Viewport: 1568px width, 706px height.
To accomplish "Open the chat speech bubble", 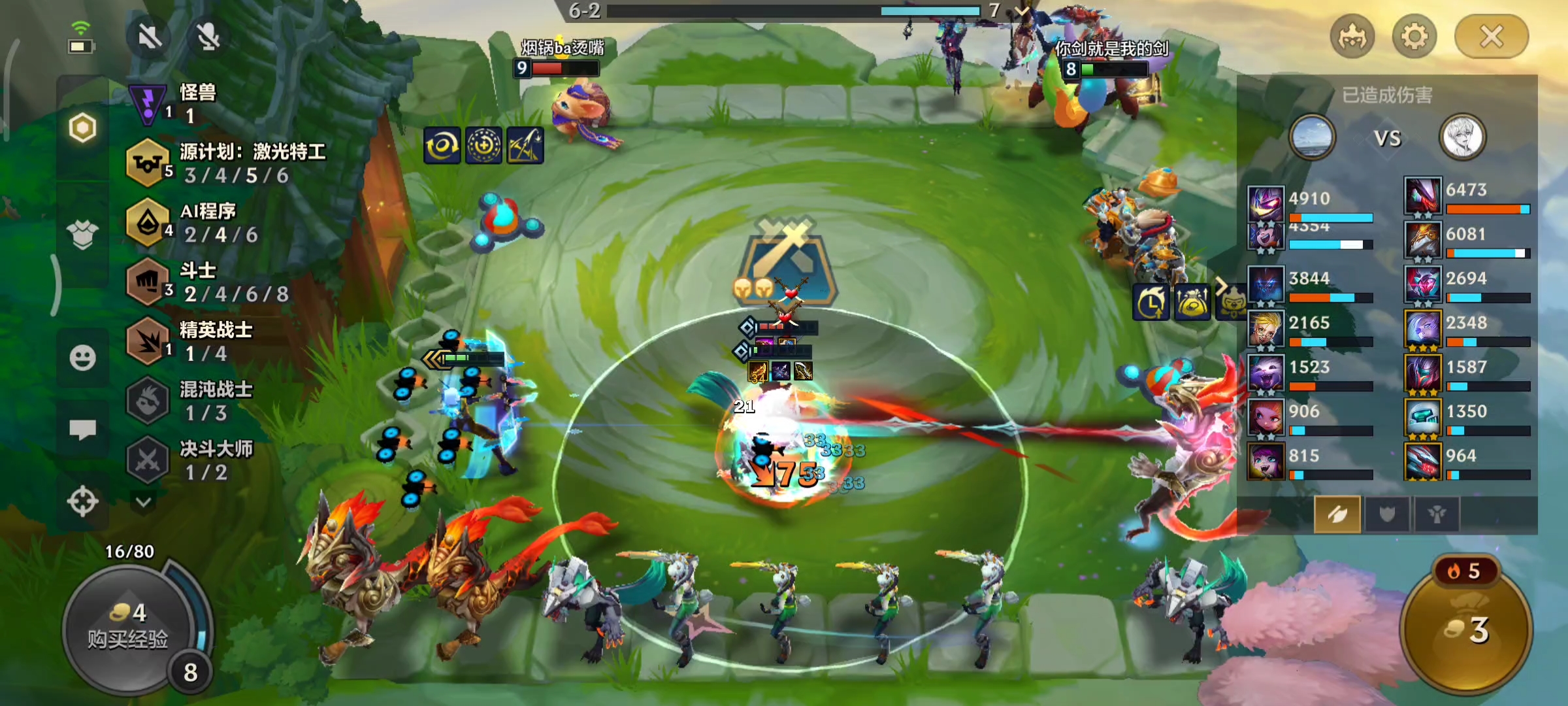I will tap(82, 429).
